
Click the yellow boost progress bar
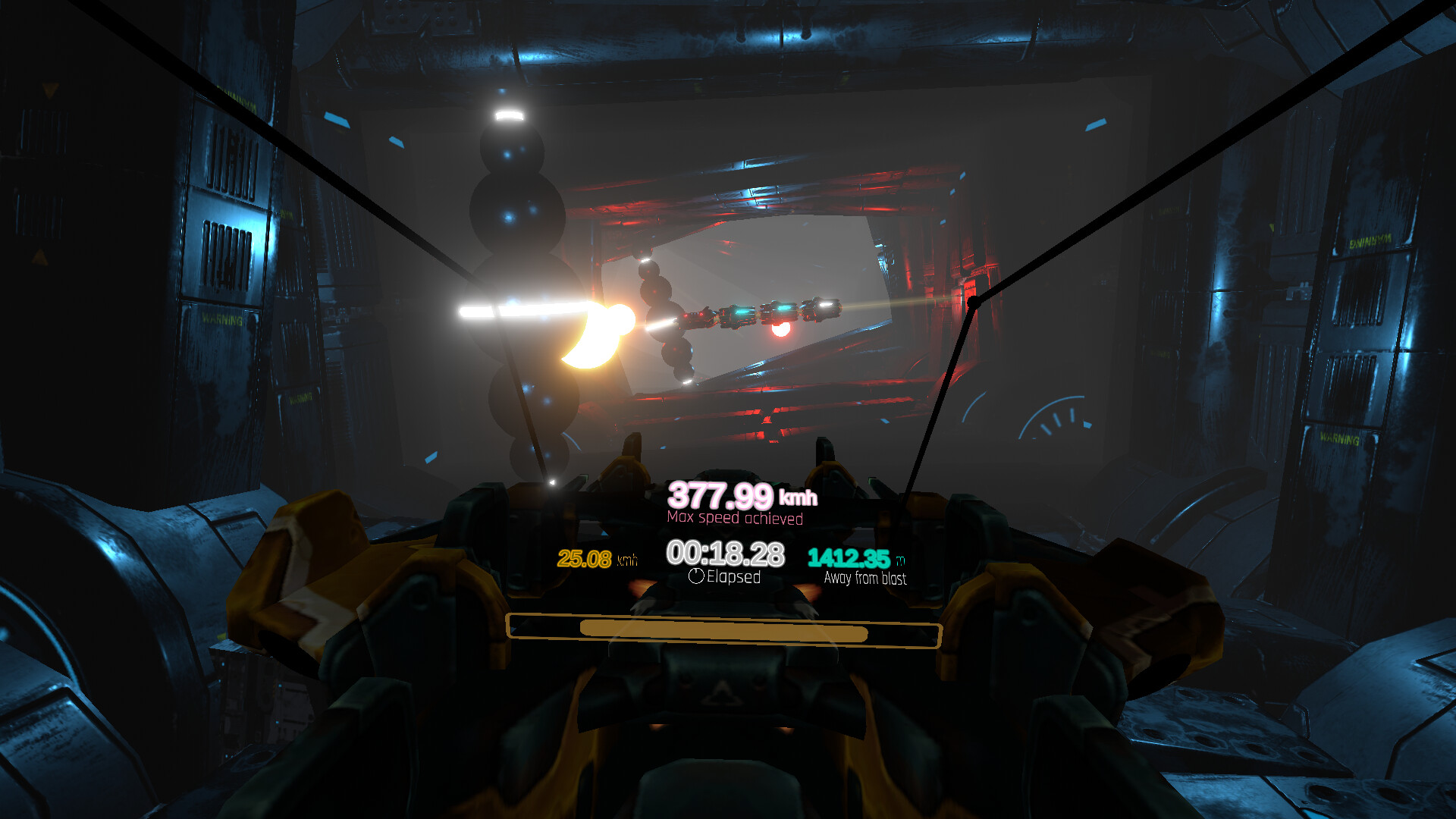click(x=724, y=631)
